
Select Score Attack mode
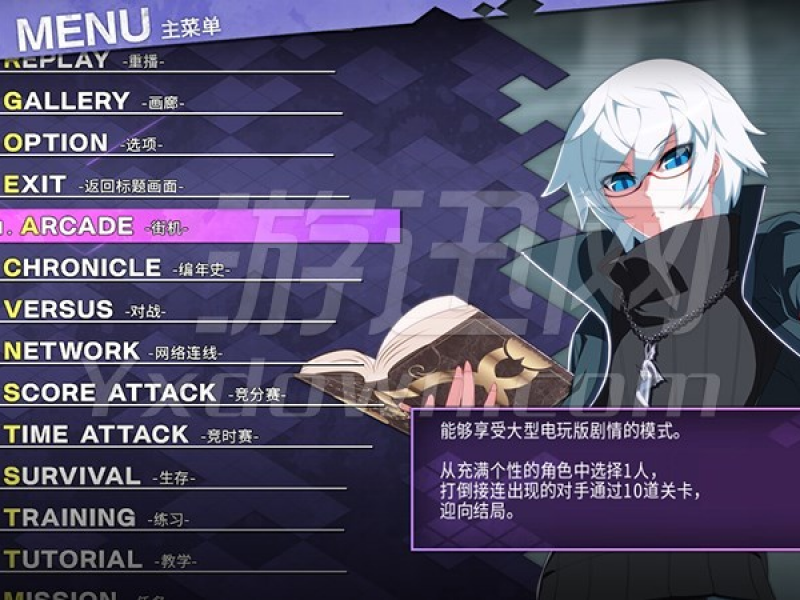pos(110,393)
